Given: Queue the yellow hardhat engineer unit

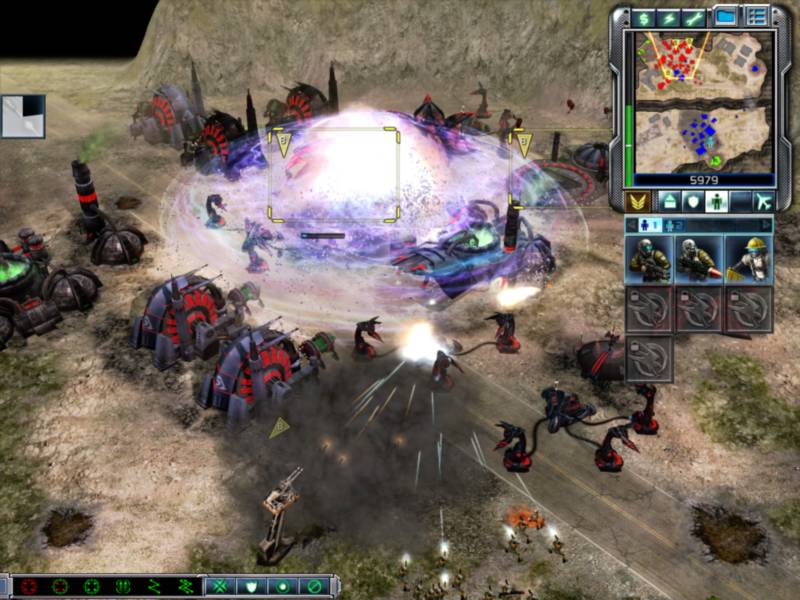Looking at the screenshot, I should click(x=748, y=259).
